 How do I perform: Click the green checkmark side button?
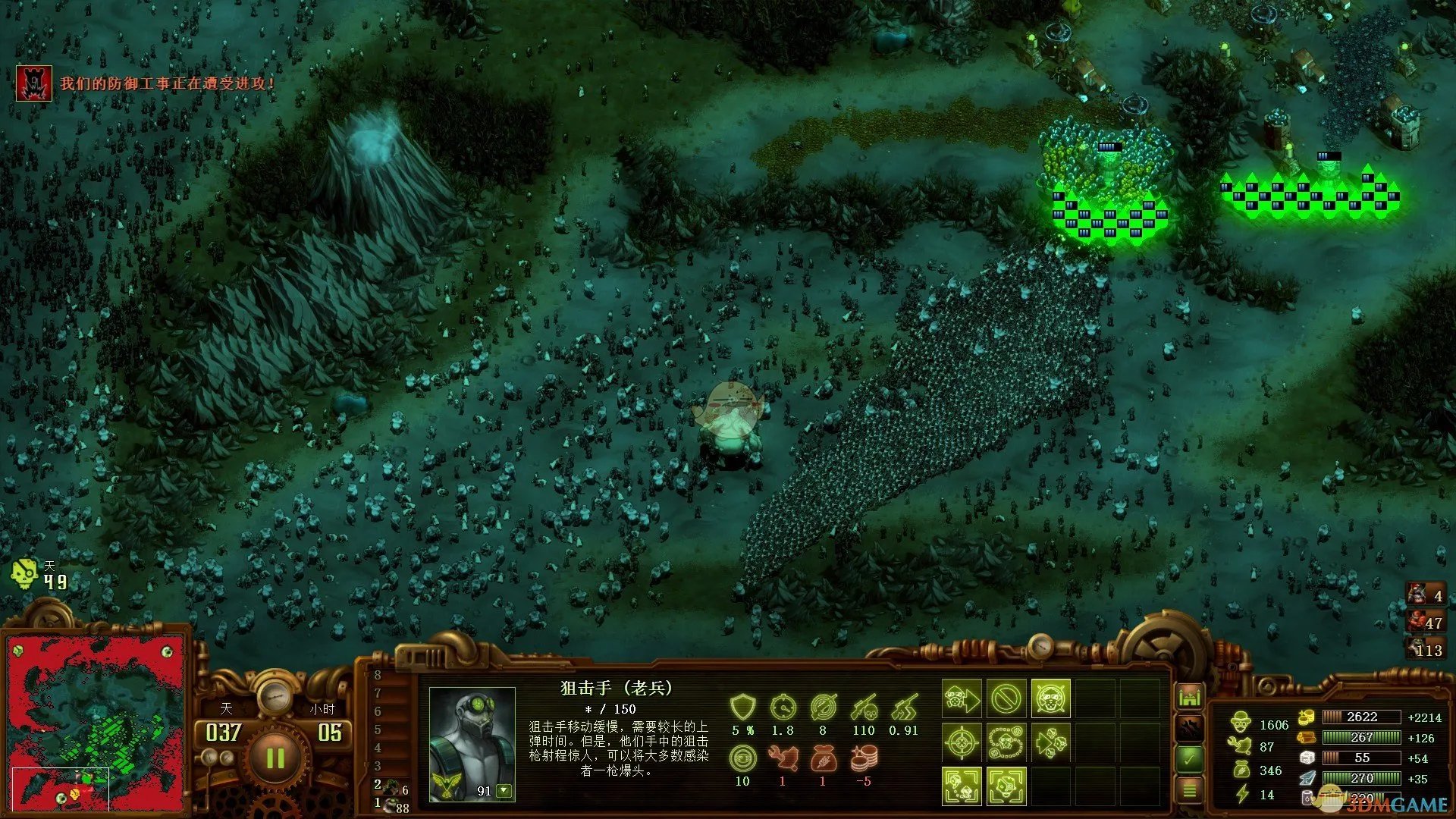point(1189,758)
